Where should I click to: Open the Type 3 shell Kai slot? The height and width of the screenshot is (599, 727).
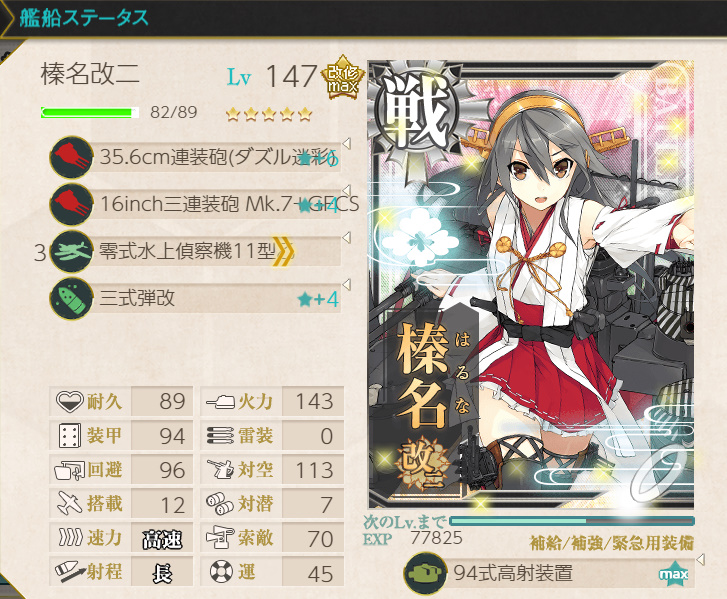(x=200, y=297)
